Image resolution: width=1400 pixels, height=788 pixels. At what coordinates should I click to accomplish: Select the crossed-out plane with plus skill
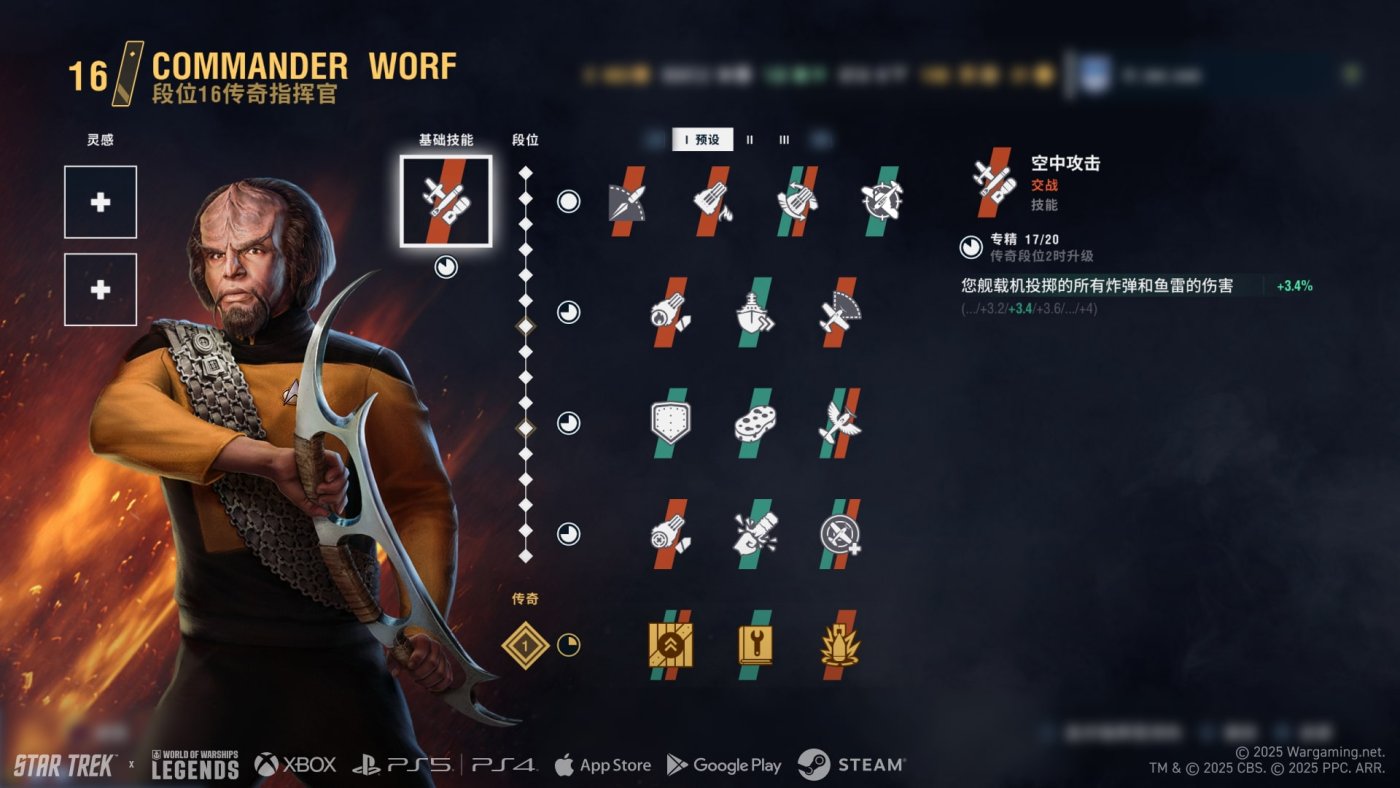840,534
